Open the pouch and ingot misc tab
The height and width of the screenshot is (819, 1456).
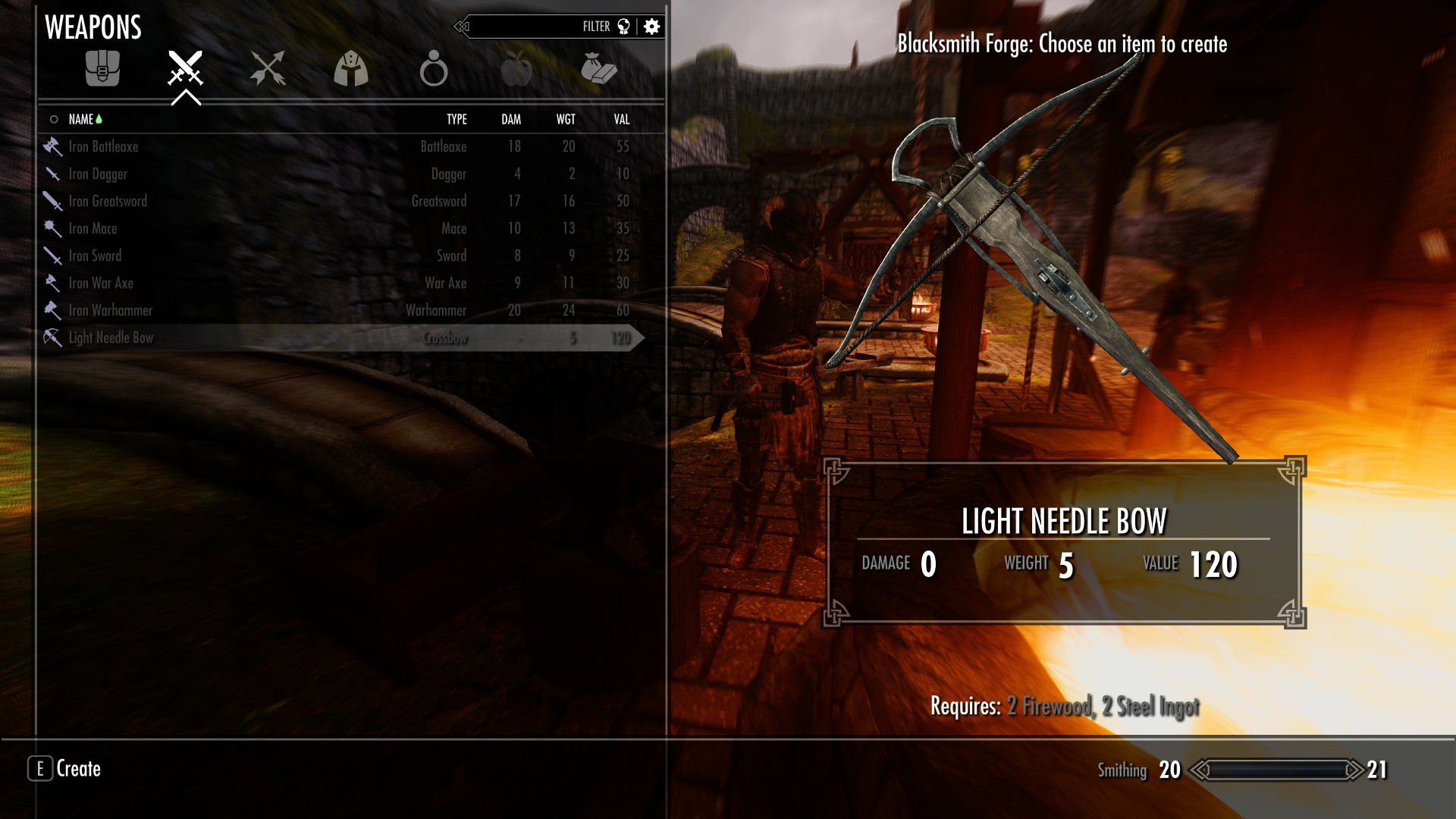click(x=599, y=68)
